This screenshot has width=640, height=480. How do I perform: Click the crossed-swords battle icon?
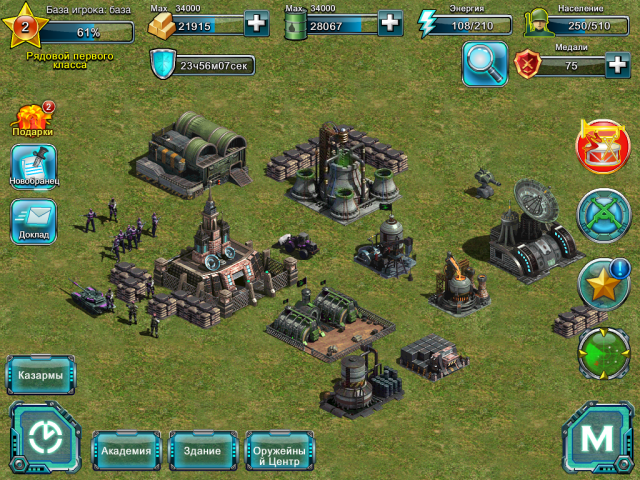pos(603,214)
